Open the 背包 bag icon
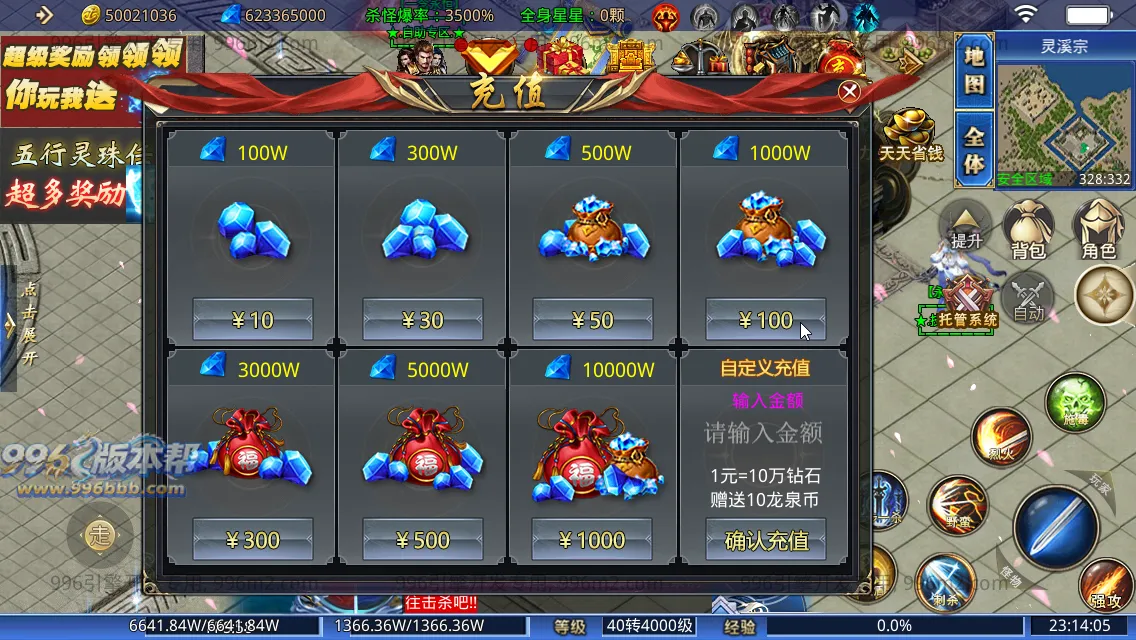 click(x=1028, y=230)
